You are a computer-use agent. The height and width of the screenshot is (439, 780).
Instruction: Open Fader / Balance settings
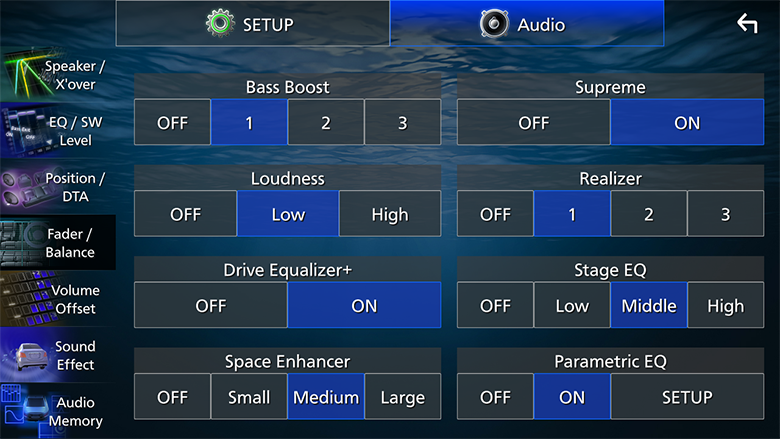57,243
